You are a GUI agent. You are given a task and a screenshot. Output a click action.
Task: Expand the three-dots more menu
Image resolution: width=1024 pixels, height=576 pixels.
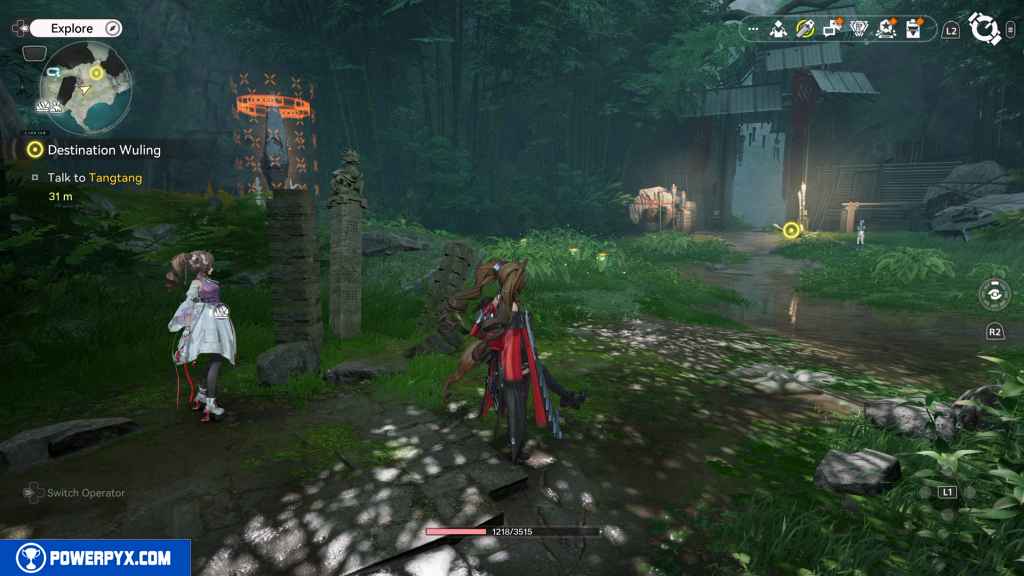(753, 30)
